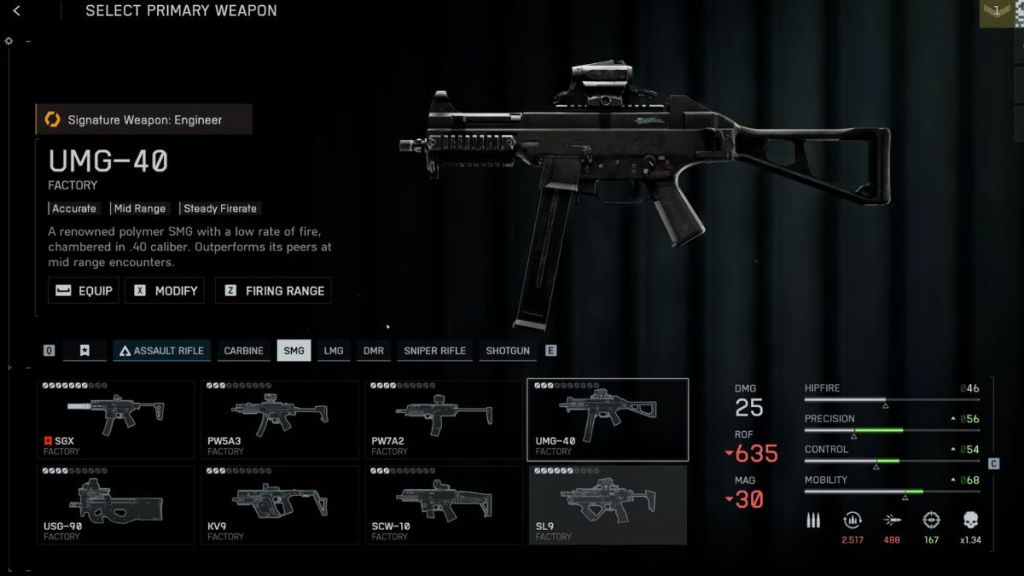1024x576 pixels.
Task: Show the bookmarked favorites tab
Action: (x=85, y=351)
